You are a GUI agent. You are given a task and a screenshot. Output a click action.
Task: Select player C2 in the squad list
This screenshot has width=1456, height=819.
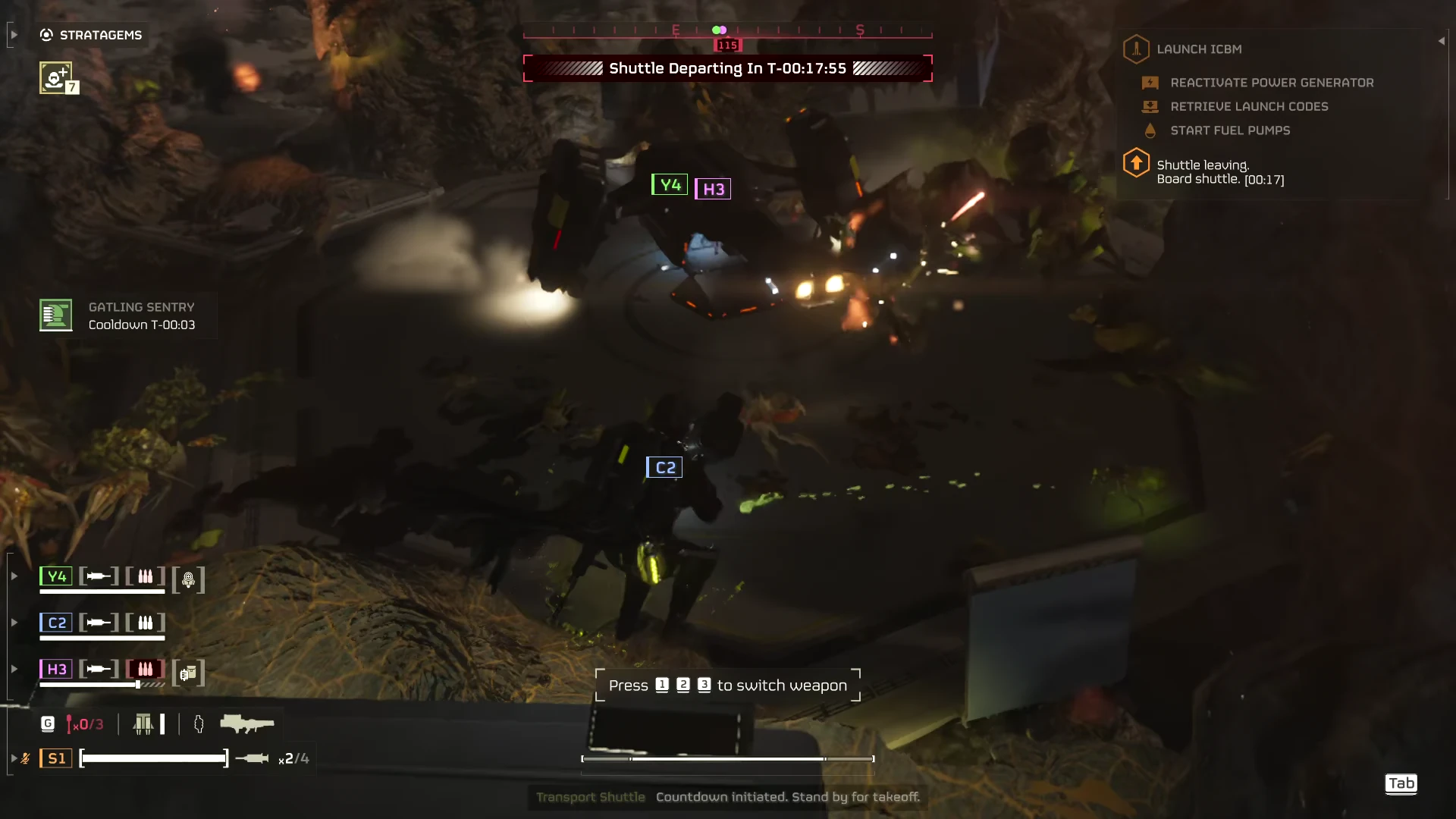click(56, 623)
